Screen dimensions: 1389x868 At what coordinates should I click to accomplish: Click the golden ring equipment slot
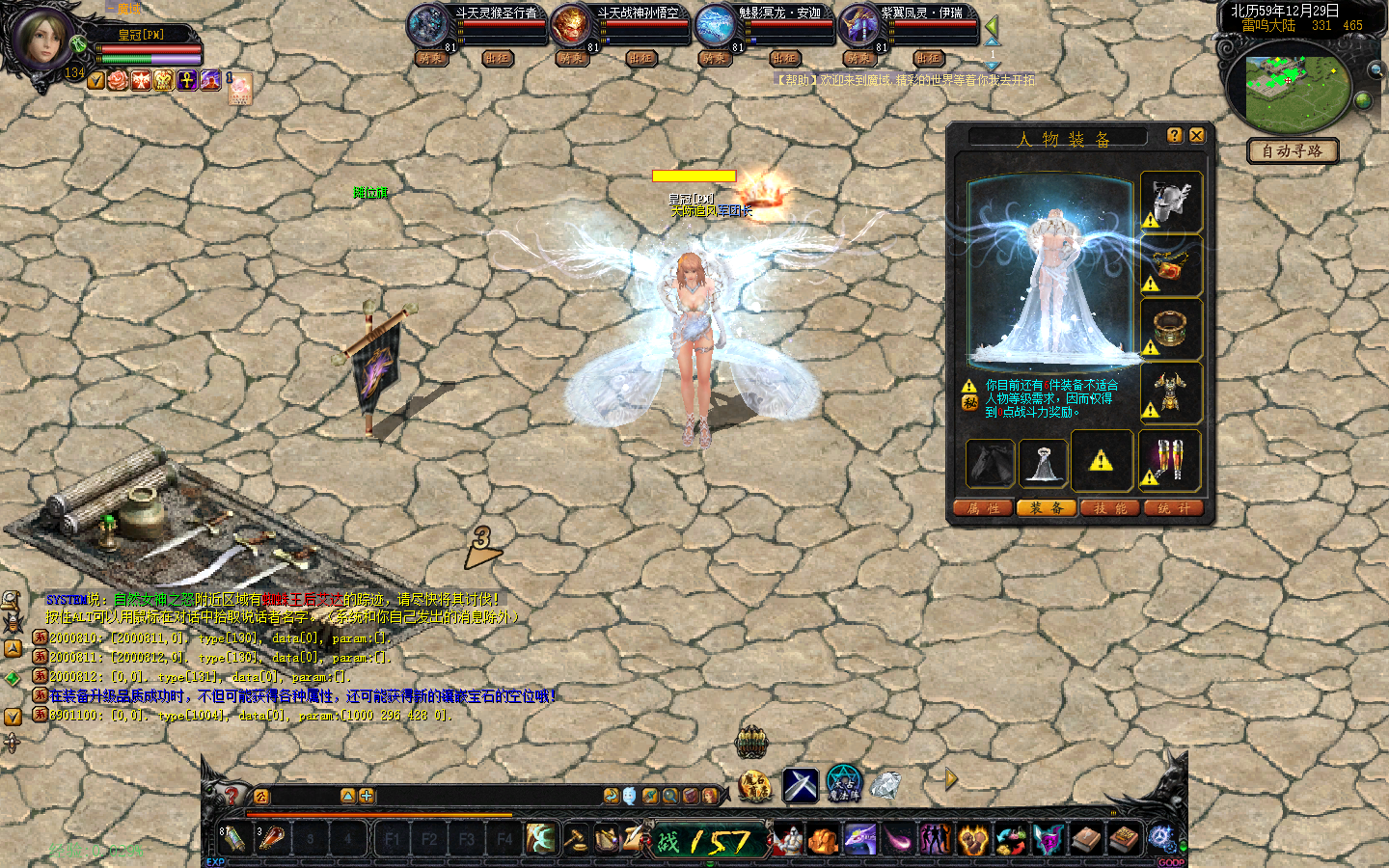coord(1171,329)
